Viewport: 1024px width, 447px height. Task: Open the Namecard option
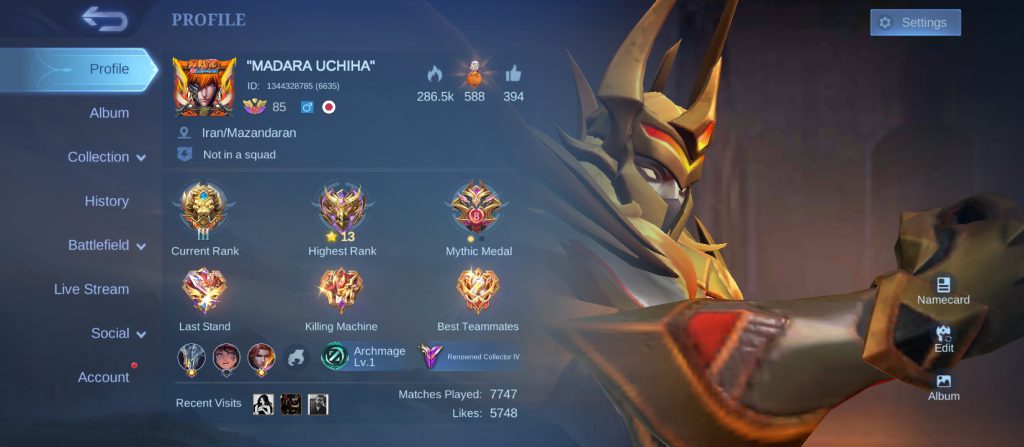coord(943,290)
